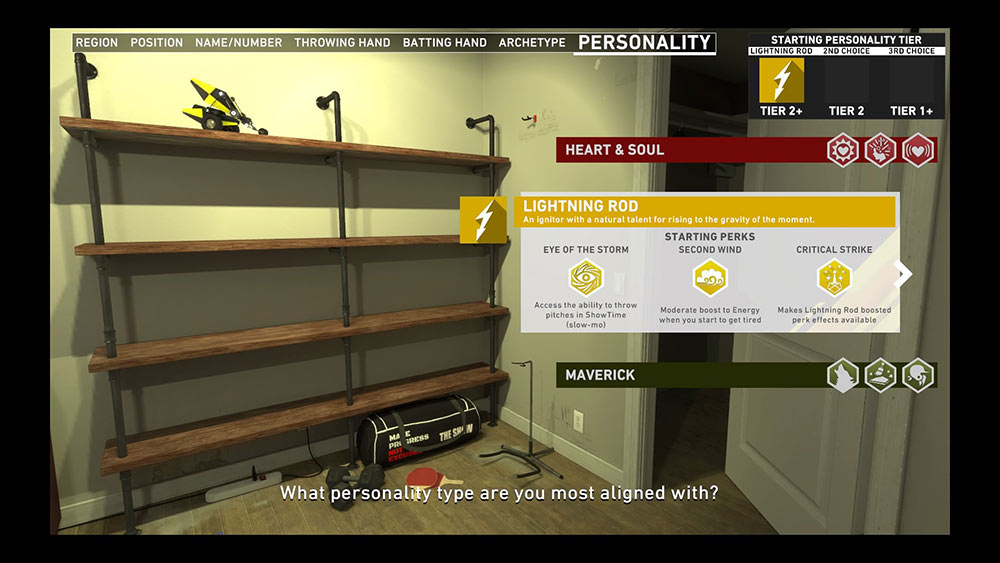Select the Personality tab
The width and height of the screenshot is (1000, 563).
click(x=644, y=43)
